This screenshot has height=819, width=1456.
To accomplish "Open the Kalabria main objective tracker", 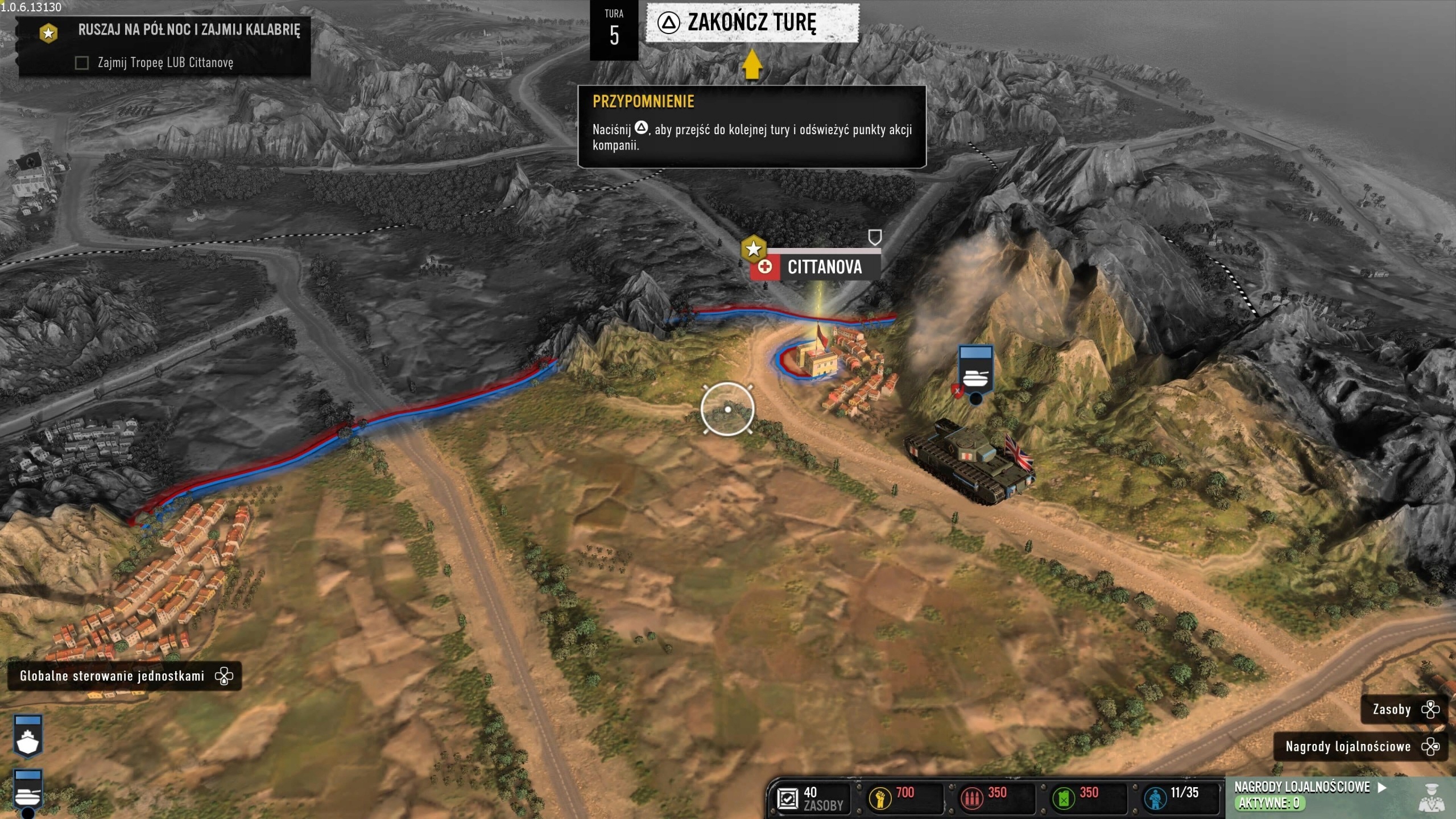I will 188,30.
